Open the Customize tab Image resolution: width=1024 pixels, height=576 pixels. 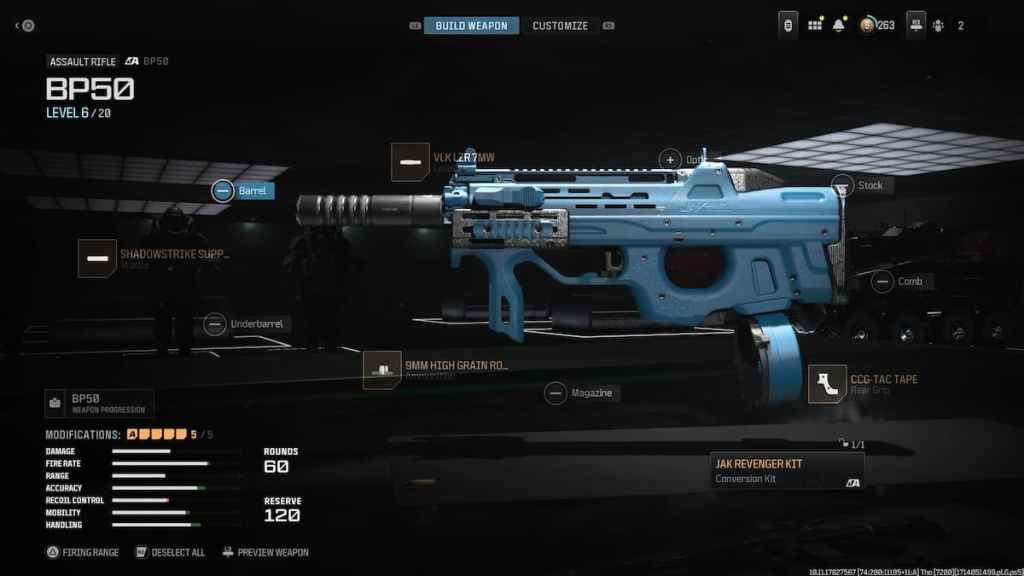(559, 25)
